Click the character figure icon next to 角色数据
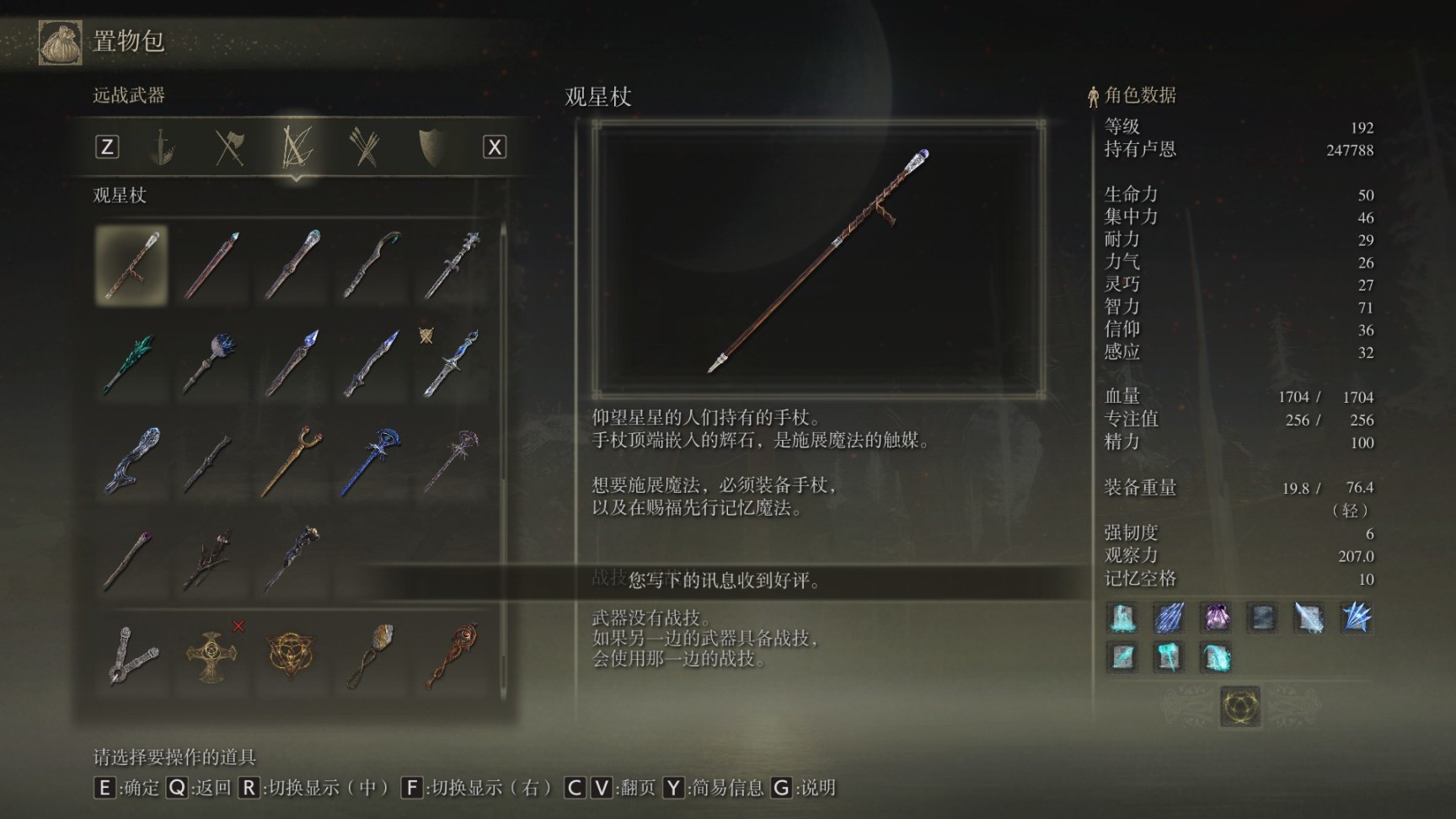The image size is (1456, 819). [x=1092, y=95]
